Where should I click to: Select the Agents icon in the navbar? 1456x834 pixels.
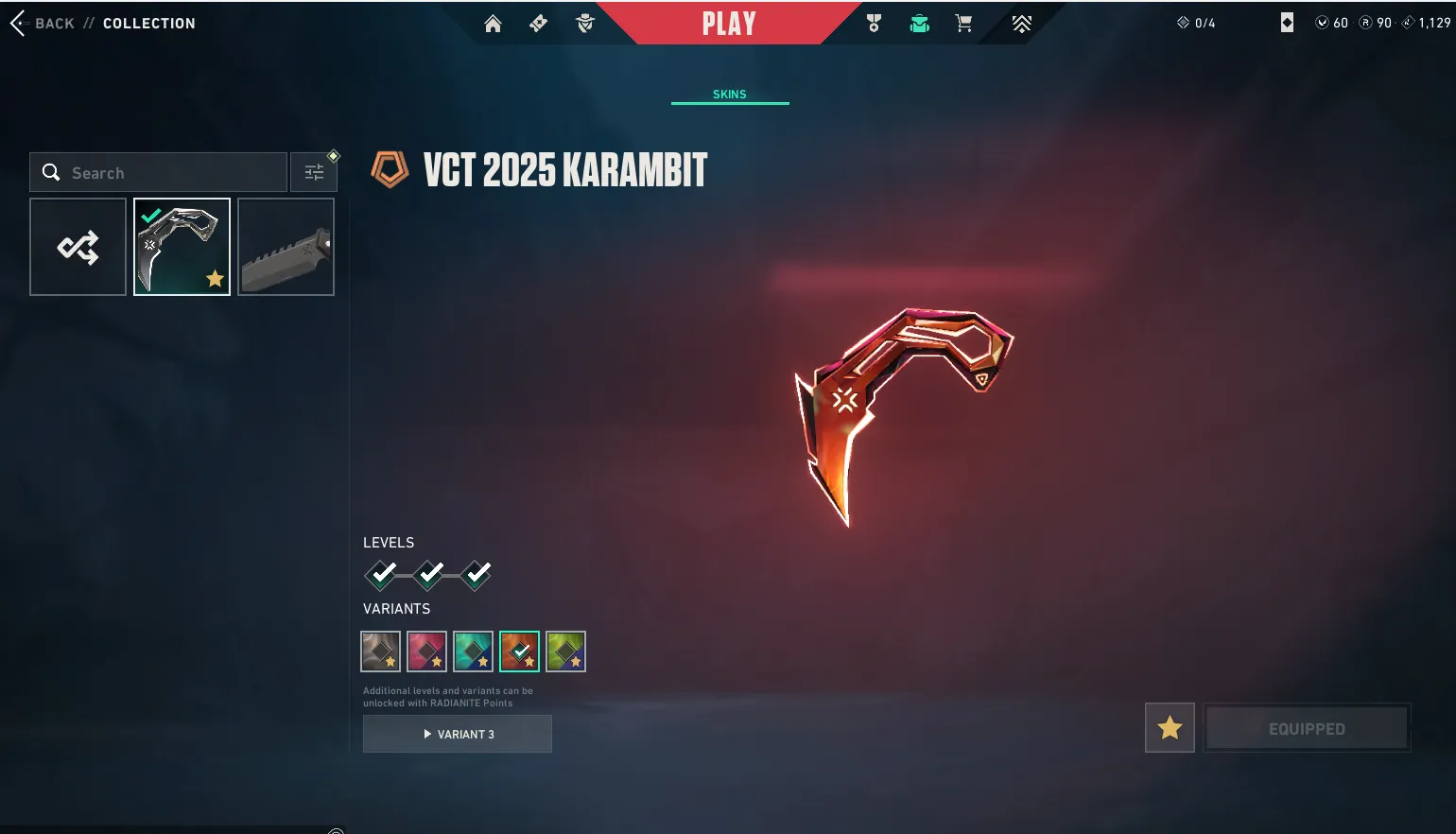coord(585,24)
